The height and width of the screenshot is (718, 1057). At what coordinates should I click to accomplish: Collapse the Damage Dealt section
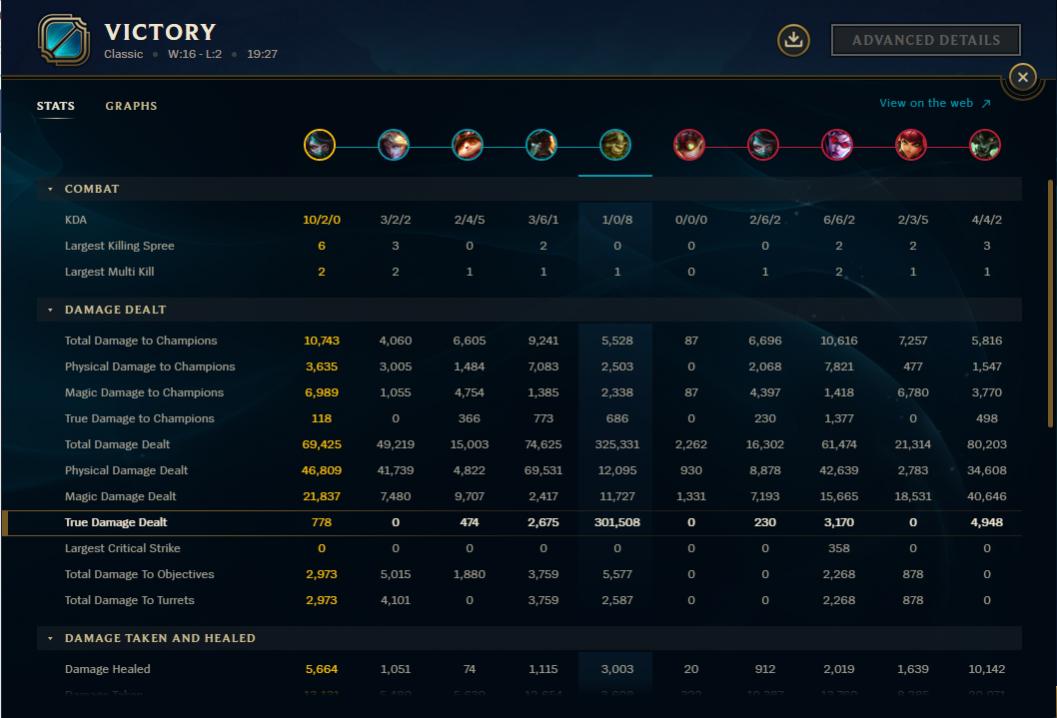point(51,310)
